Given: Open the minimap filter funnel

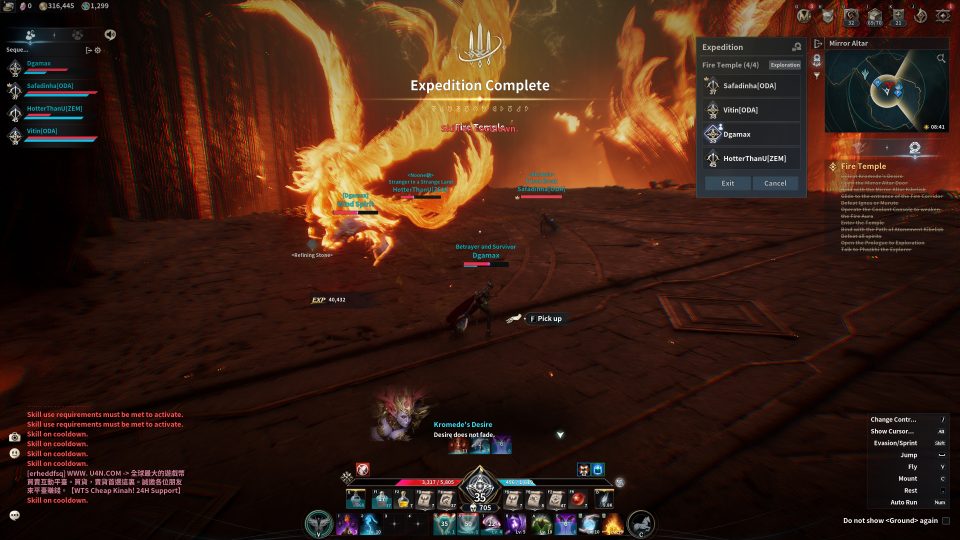Looking at the screenshot, I should (x=818, y=75).
